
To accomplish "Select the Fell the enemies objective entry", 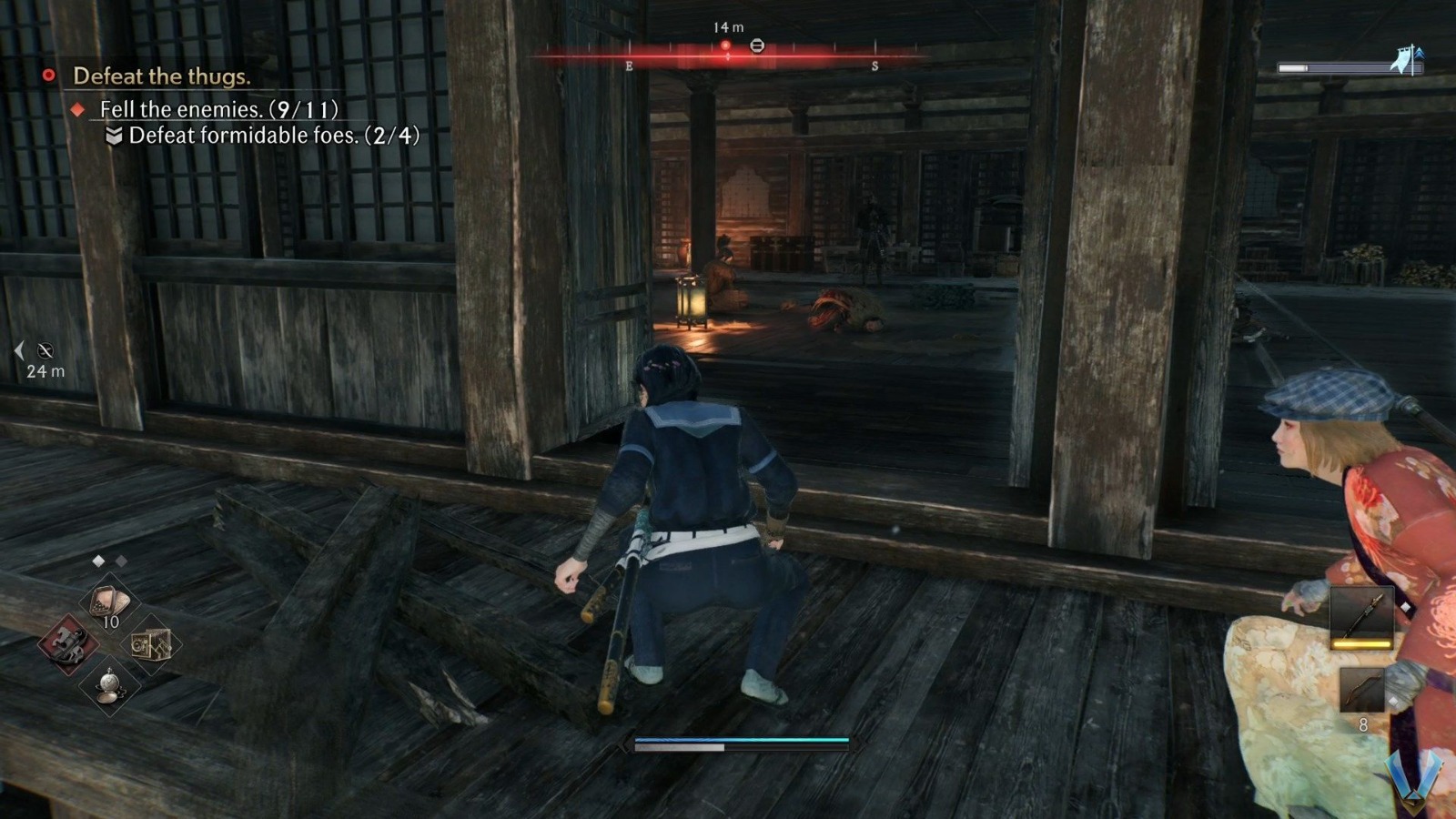I will 220,111.
